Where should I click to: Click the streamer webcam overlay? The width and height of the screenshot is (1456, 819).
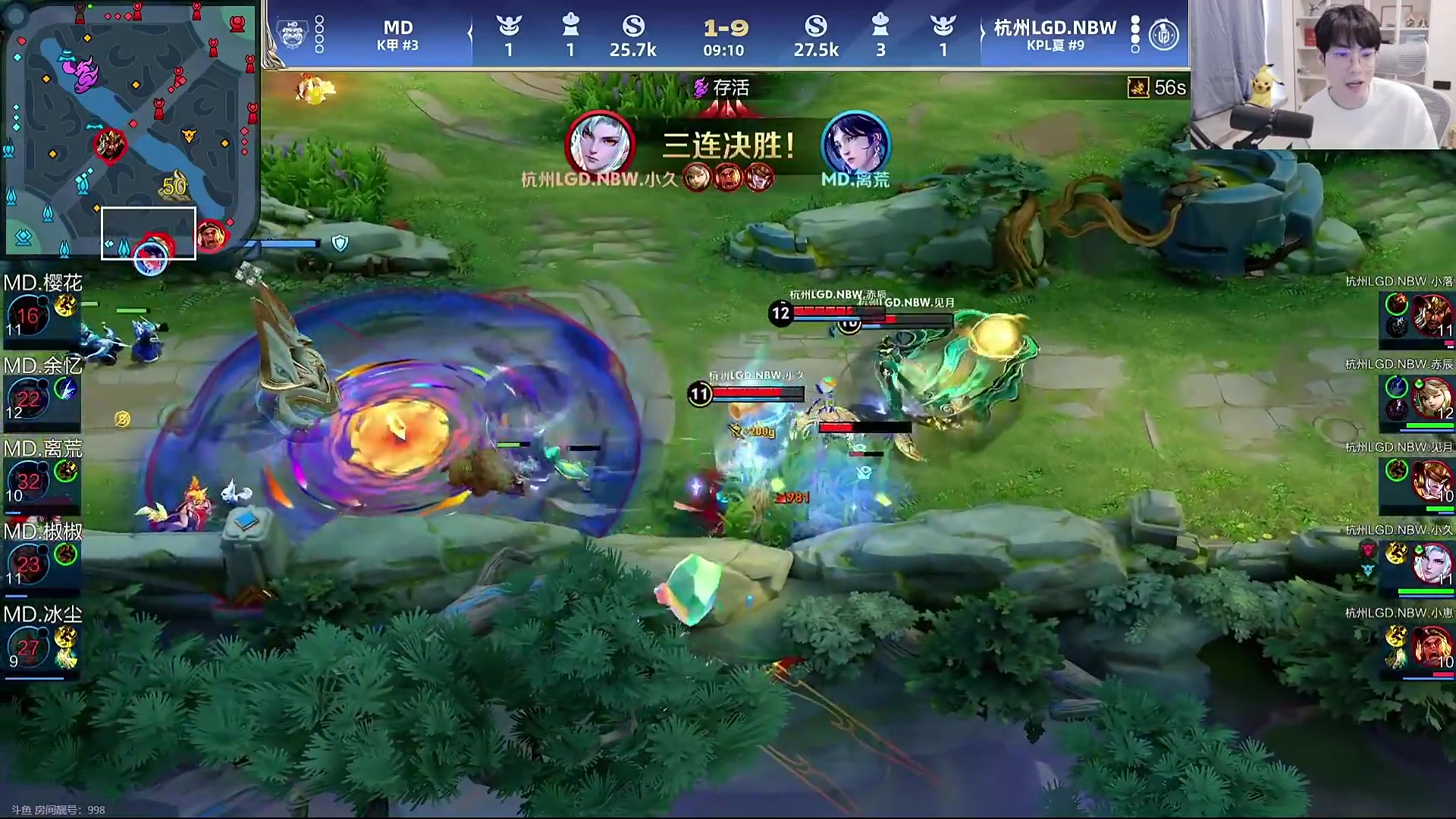[1322, 74]
